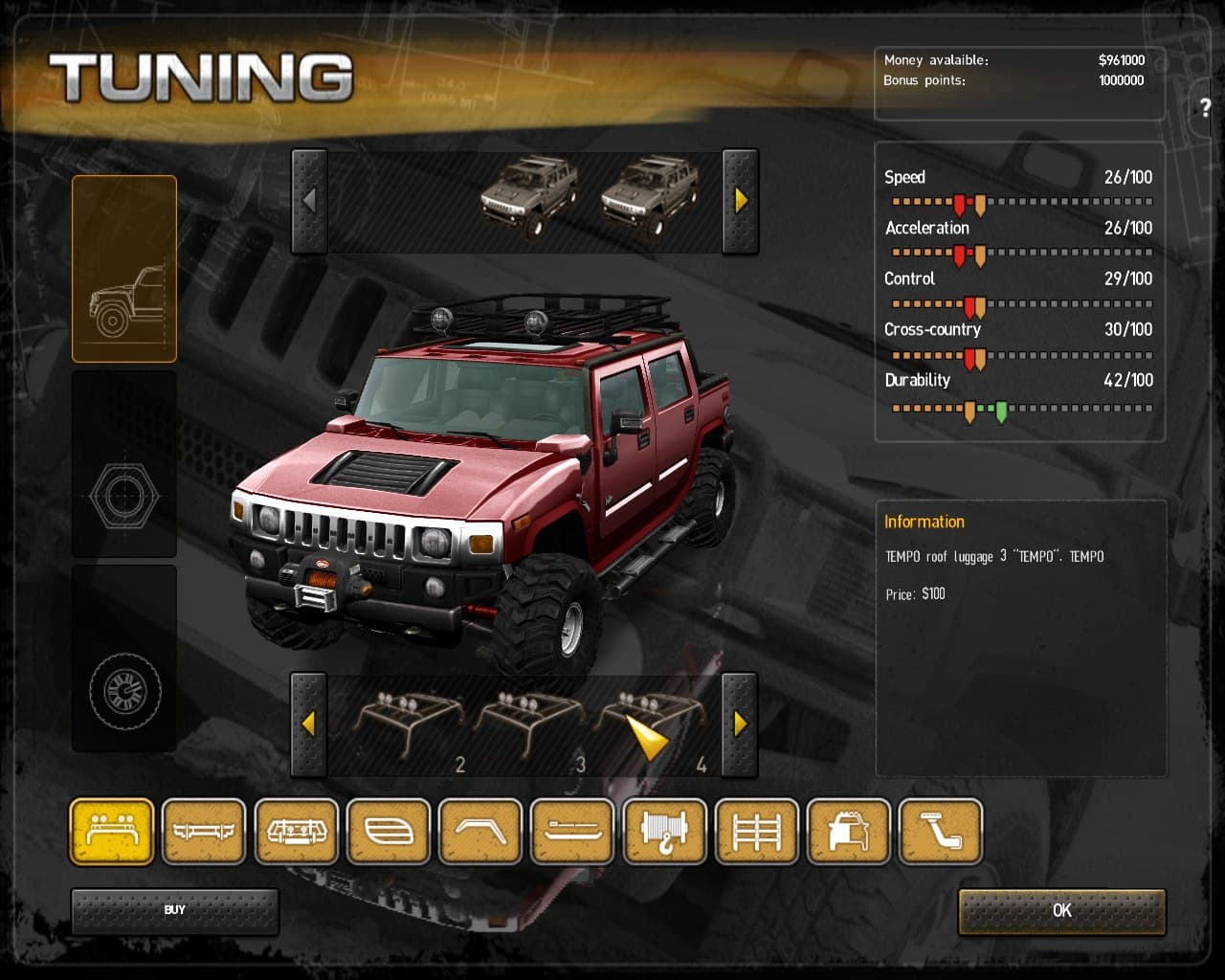
Task: Open the side skirts category
Action: coord(572,831)
